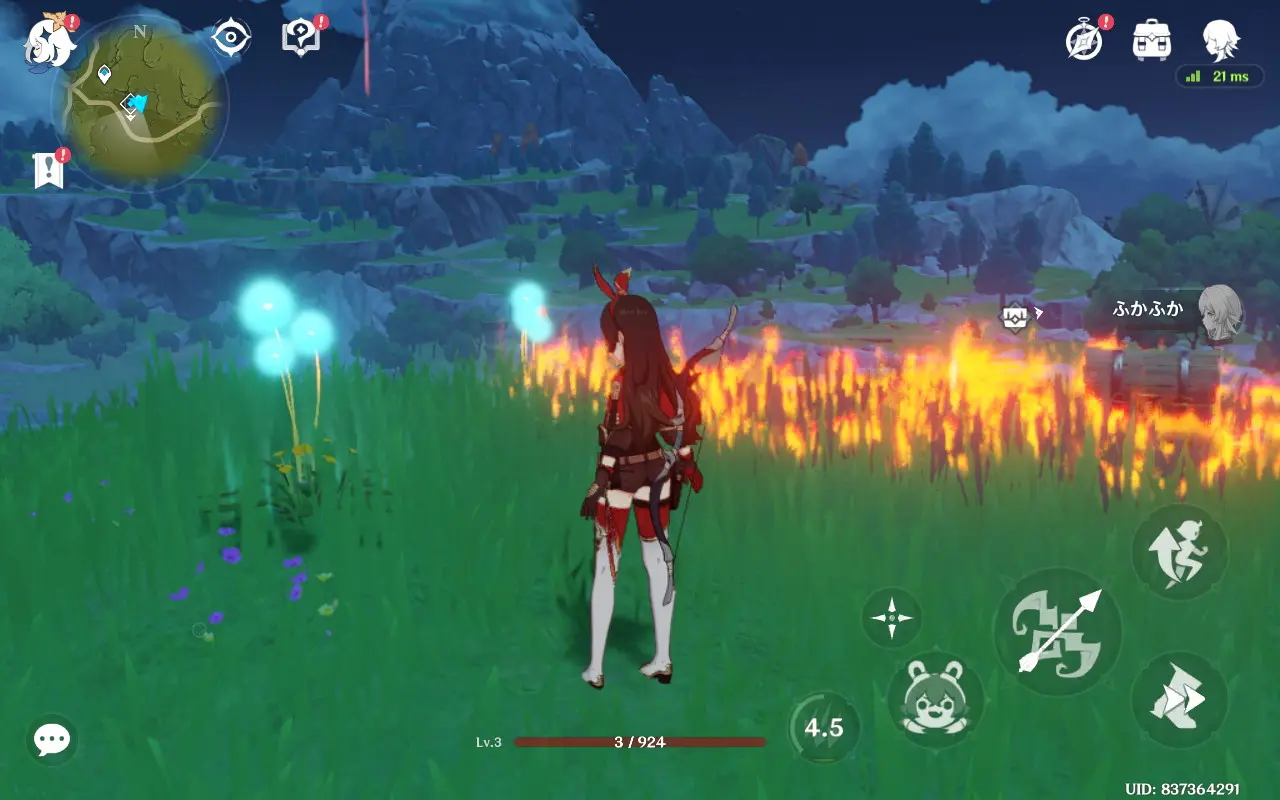The image size is (1280, 800).
Task: Toggle Elemental Sight eye icon
Action: click(x=231, y=38)
